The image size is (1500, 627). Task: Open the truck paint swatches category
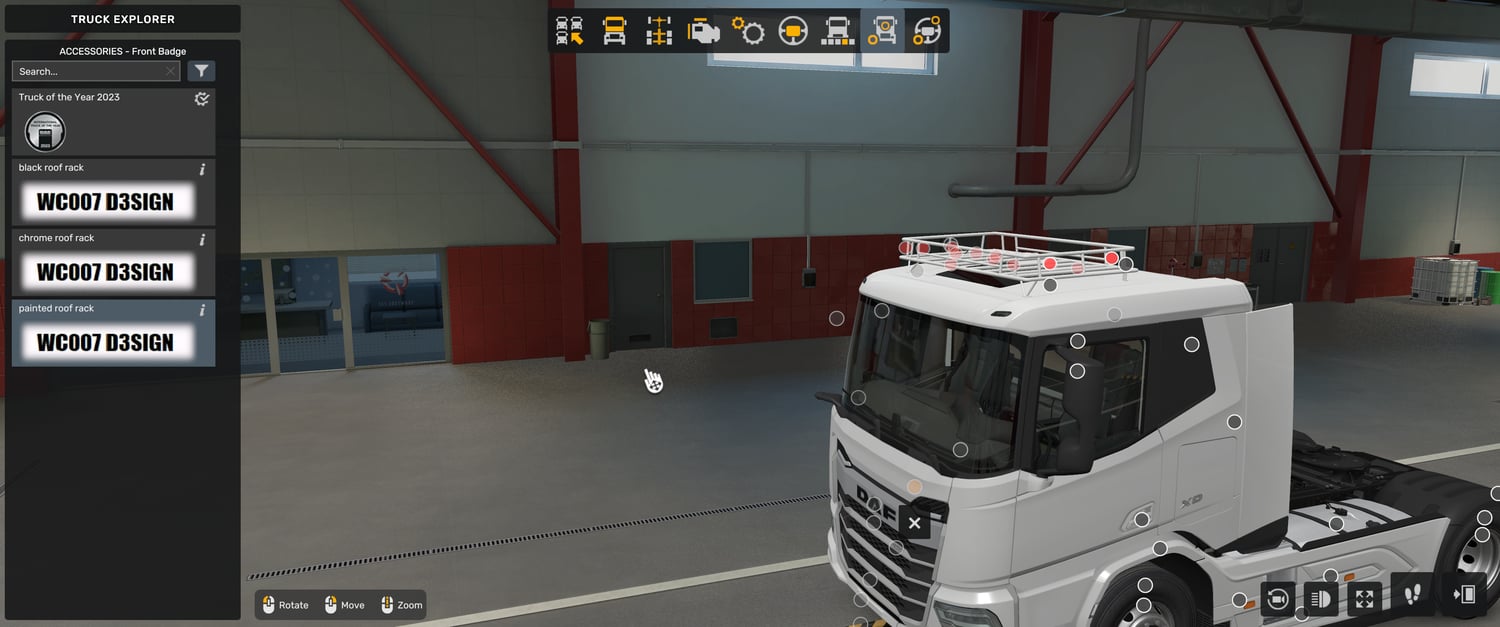(837, 31)
